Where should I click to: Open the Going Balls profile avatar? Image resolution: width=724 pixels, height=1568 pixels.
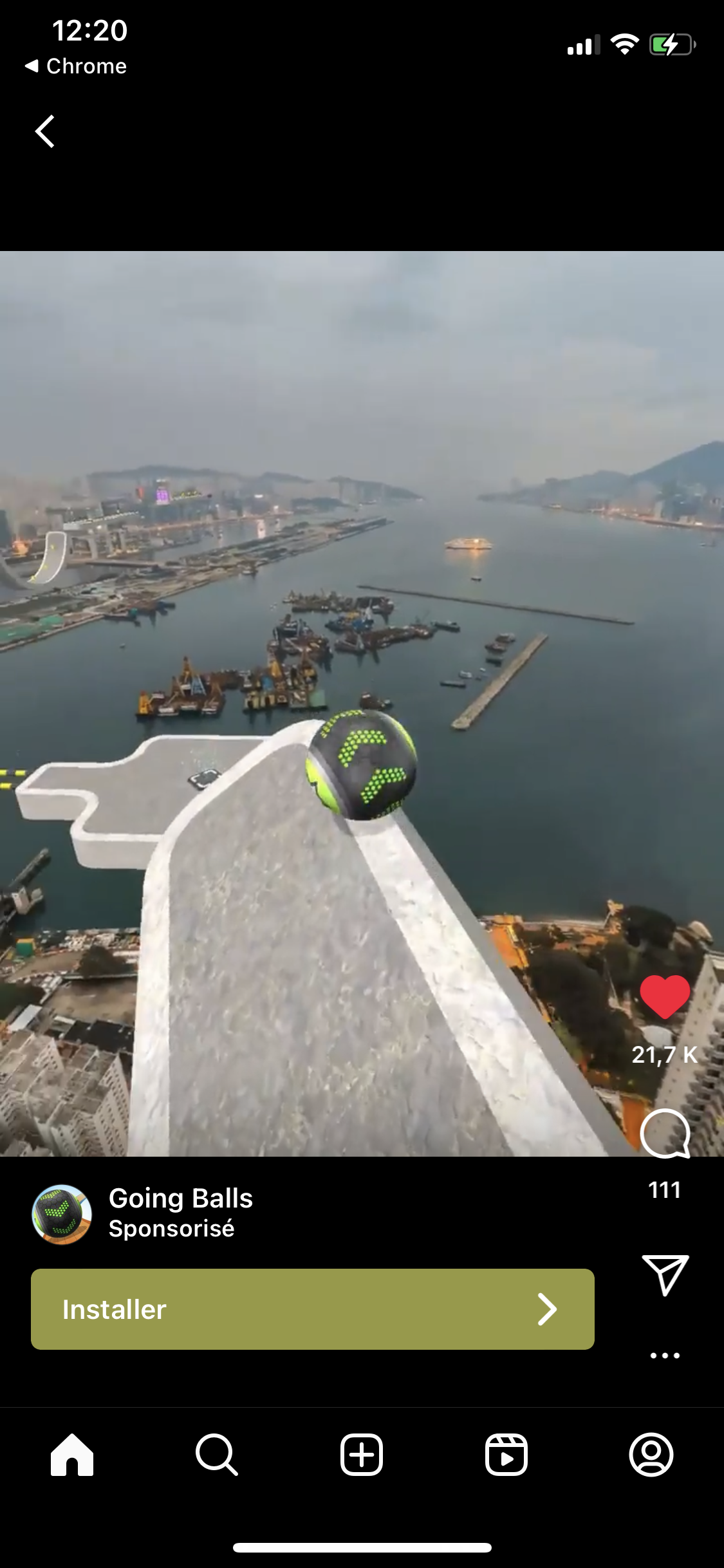(x=62, y=1215)
